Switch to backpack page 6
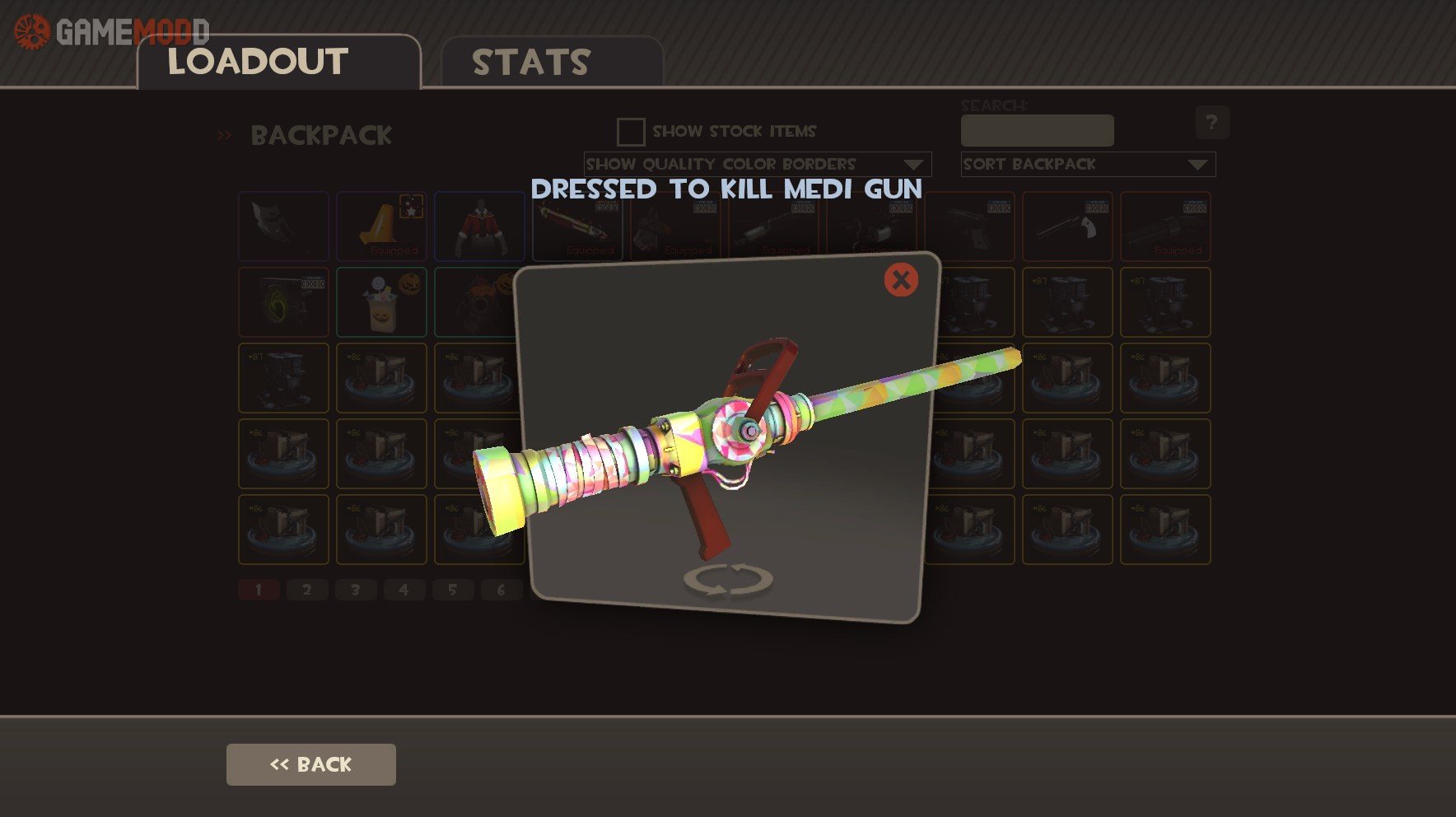The width and height of the screenshot is (1456, 817). (x=501, y=590)
